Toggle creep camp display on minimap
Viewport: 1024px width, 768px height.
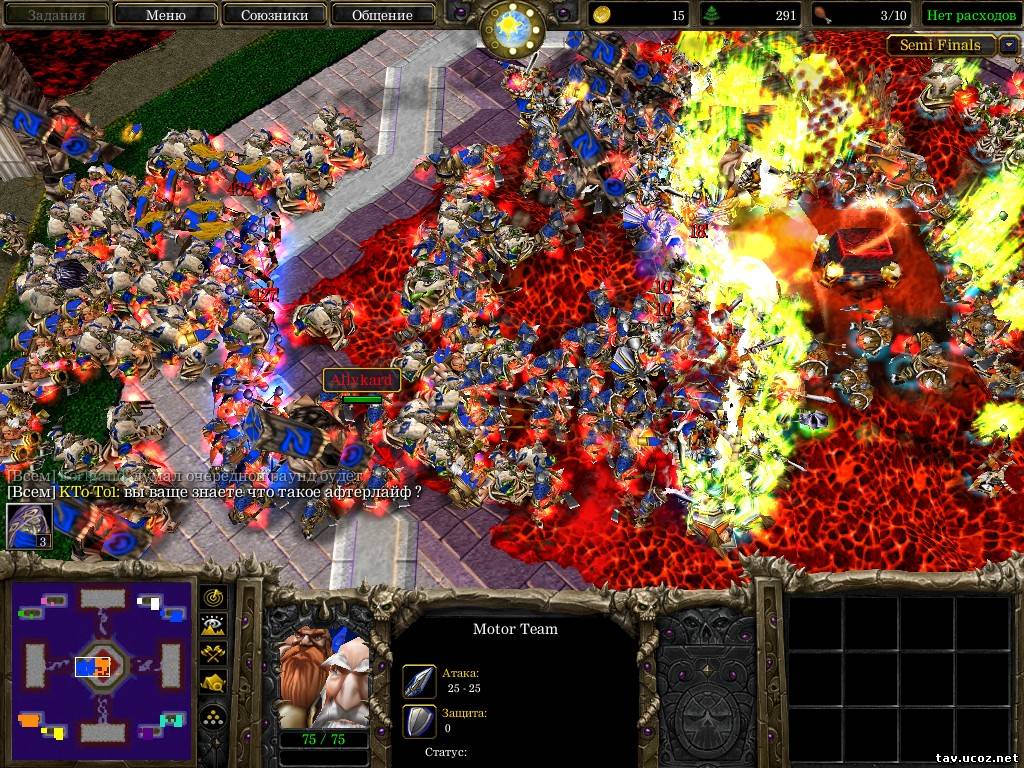(214, 684)
